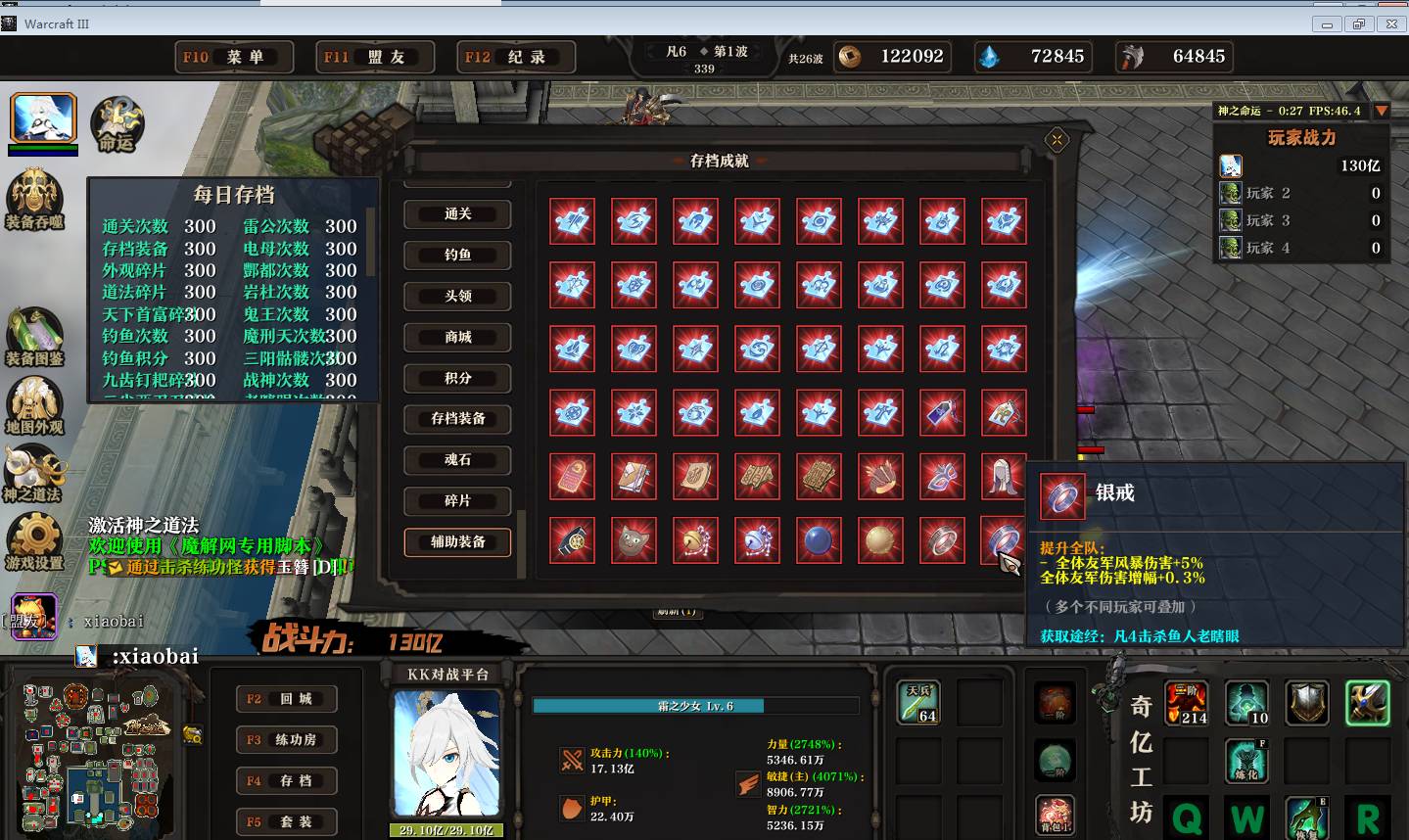Minimize the Warcraft III window
Screen dimensions: 1409x840
click(1328, 24)
